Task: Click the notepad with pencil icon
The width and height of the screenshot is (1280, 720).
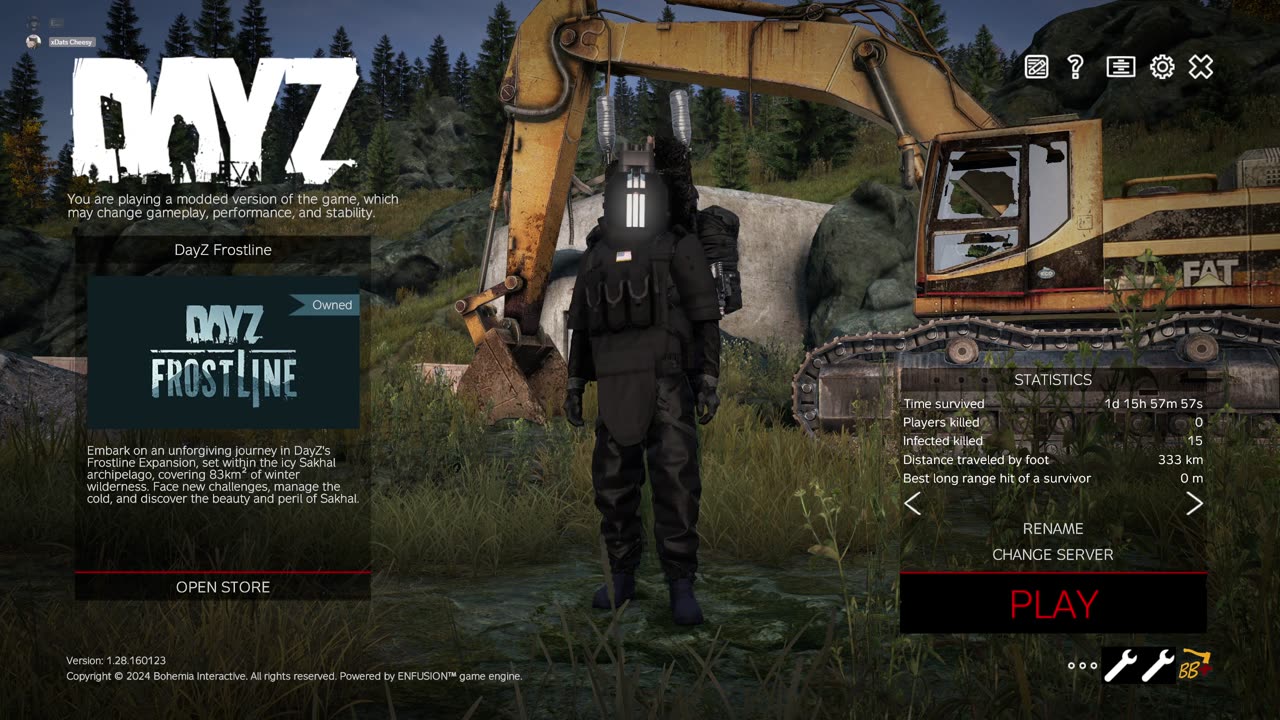Action: click(x=1037, y=67)
